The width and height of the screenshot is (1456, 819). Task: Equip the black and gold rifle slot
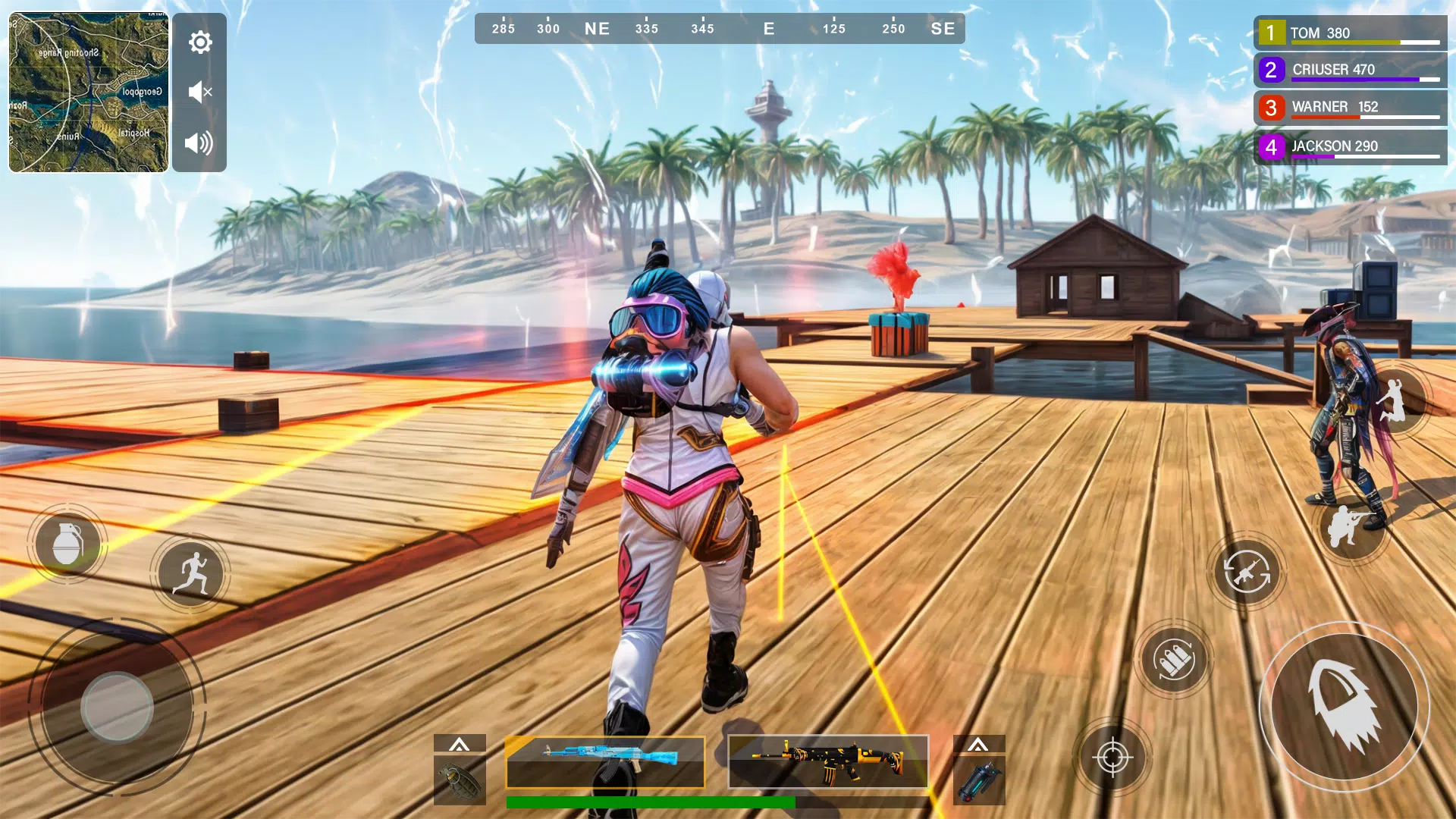tap(828, 761)
